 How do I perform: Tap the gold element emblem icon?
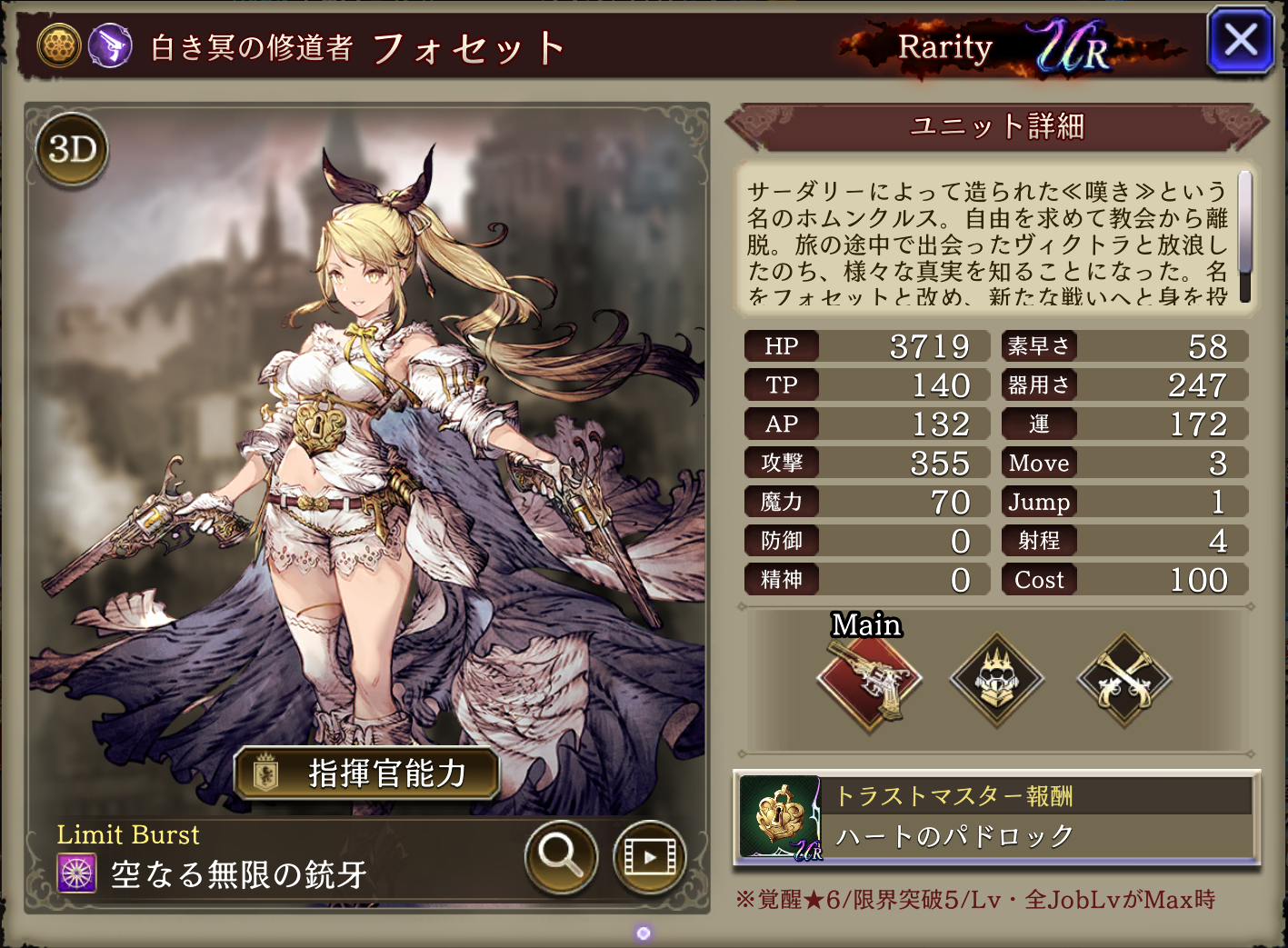[x=59, y=45]
